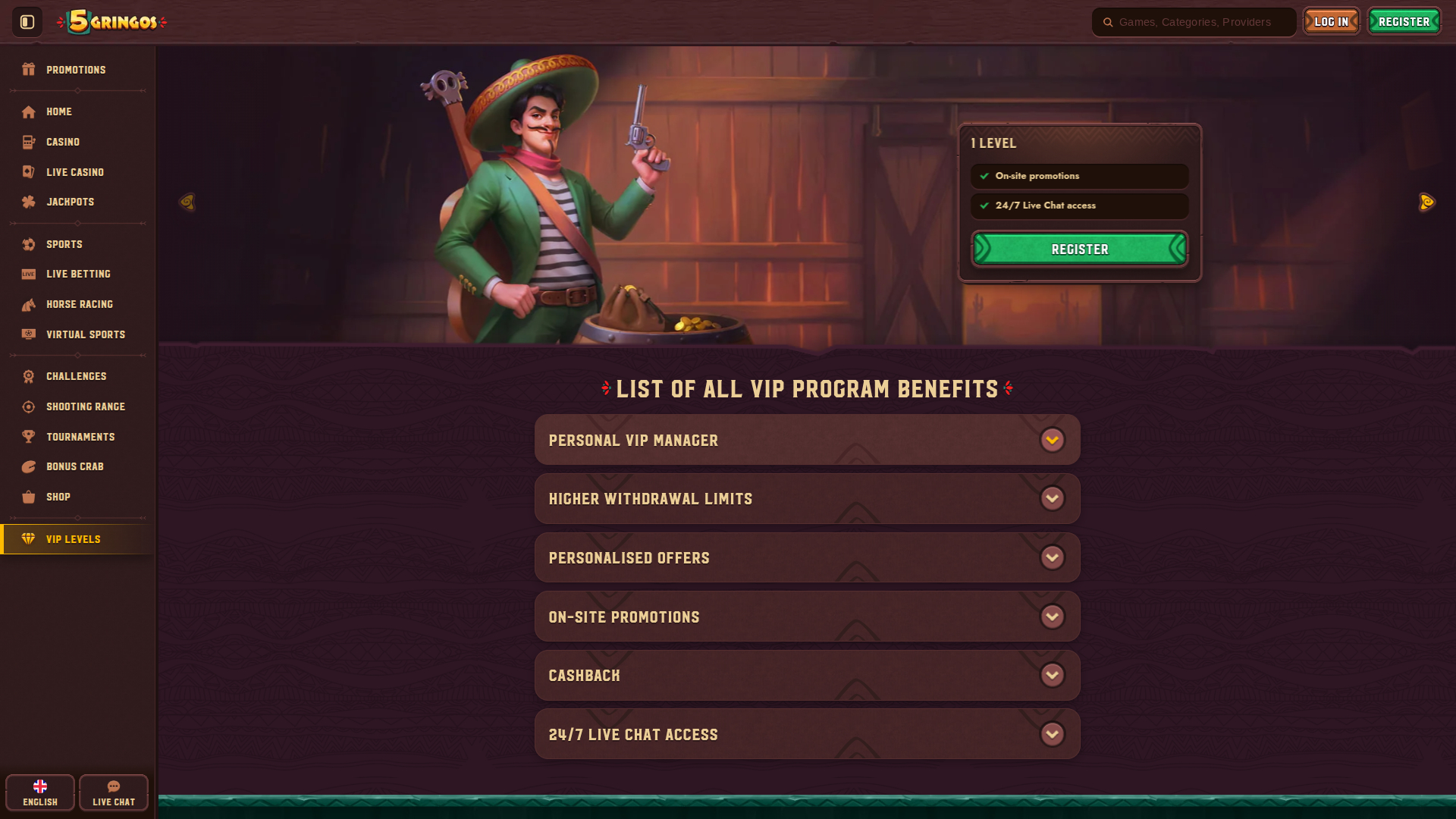The width and height of the screenshot is (1456, 819).
Task: Click the search magnifier in the search bar
Action: (1107, 22)
